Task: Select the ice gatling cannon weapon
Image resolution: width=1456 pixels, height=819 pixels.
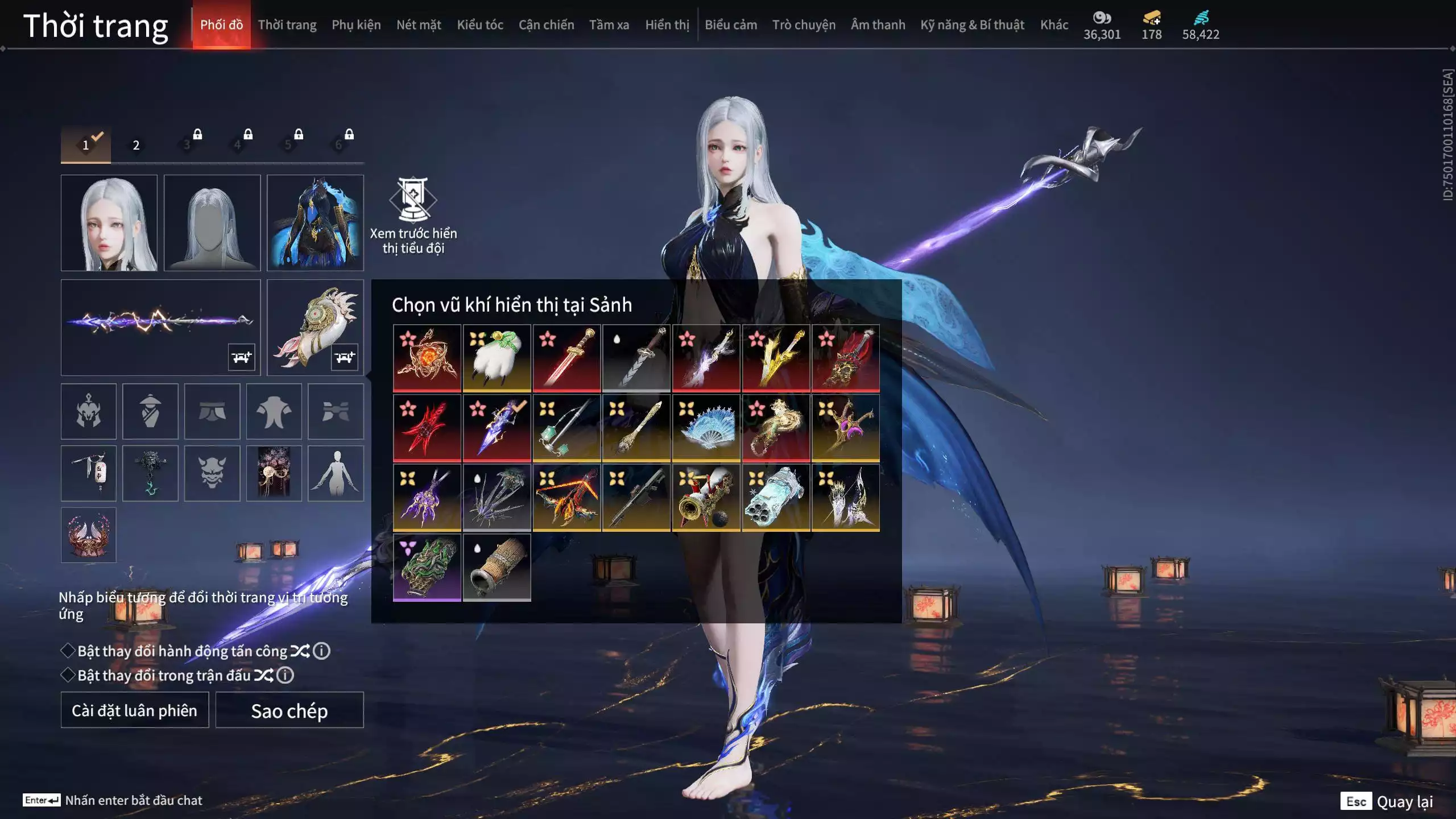Action: [x=776, y=498]
